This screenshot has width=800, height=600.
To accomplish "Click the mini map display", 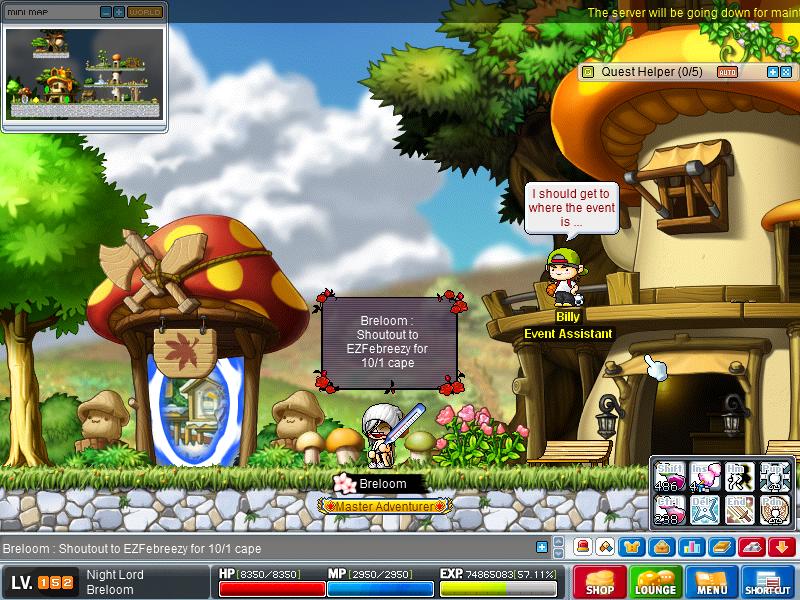I will [84, 73].
